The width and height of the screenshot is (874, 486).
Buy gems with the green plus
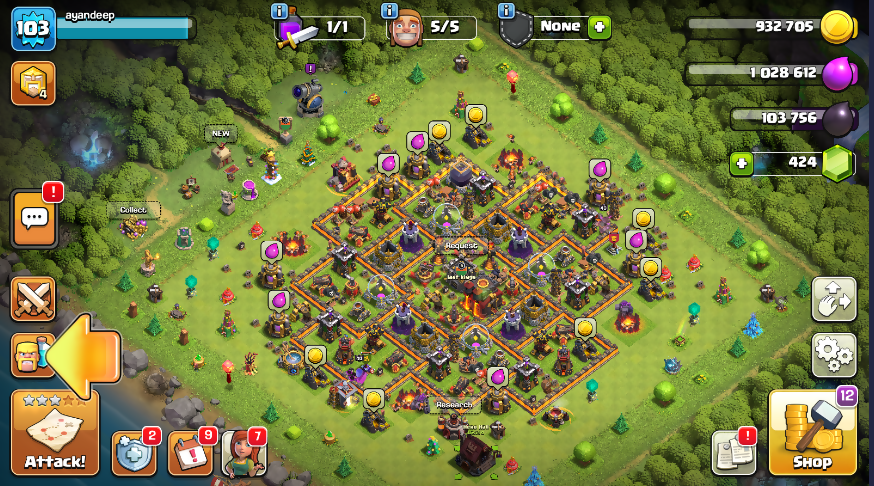(741, 163)
